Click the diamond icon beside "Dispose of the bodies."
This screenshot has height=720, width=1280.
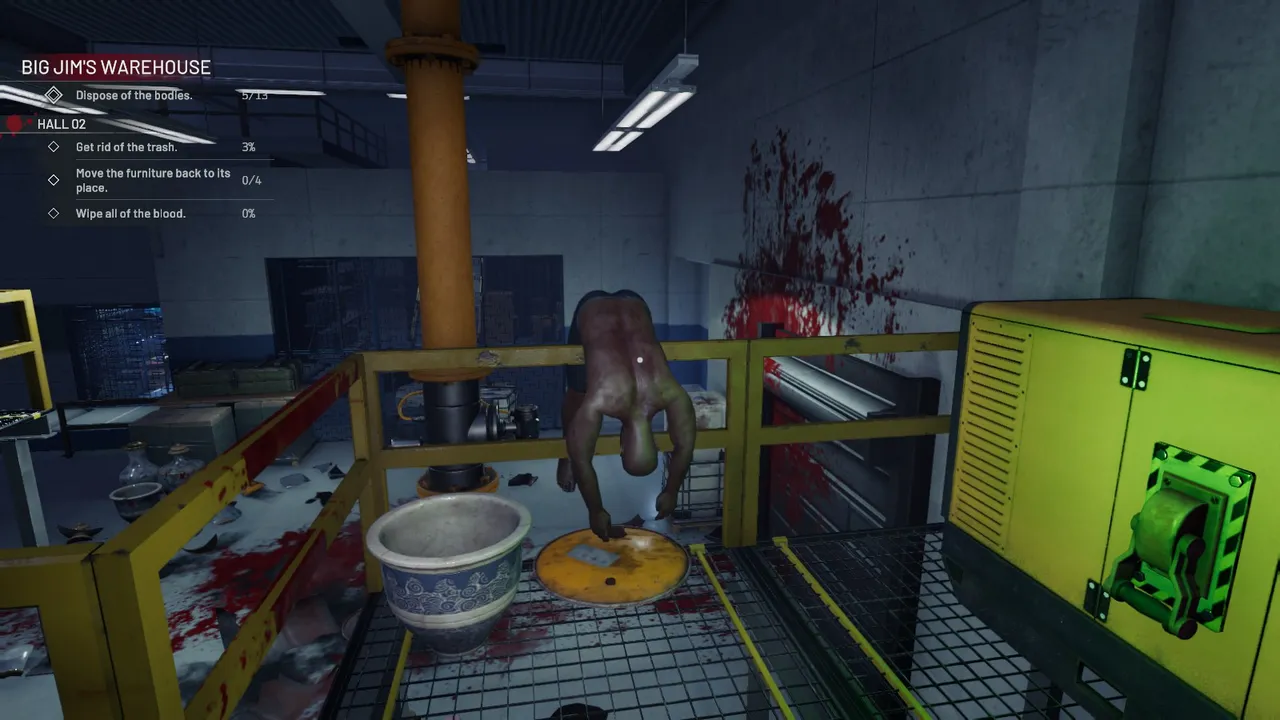point(54,95)
